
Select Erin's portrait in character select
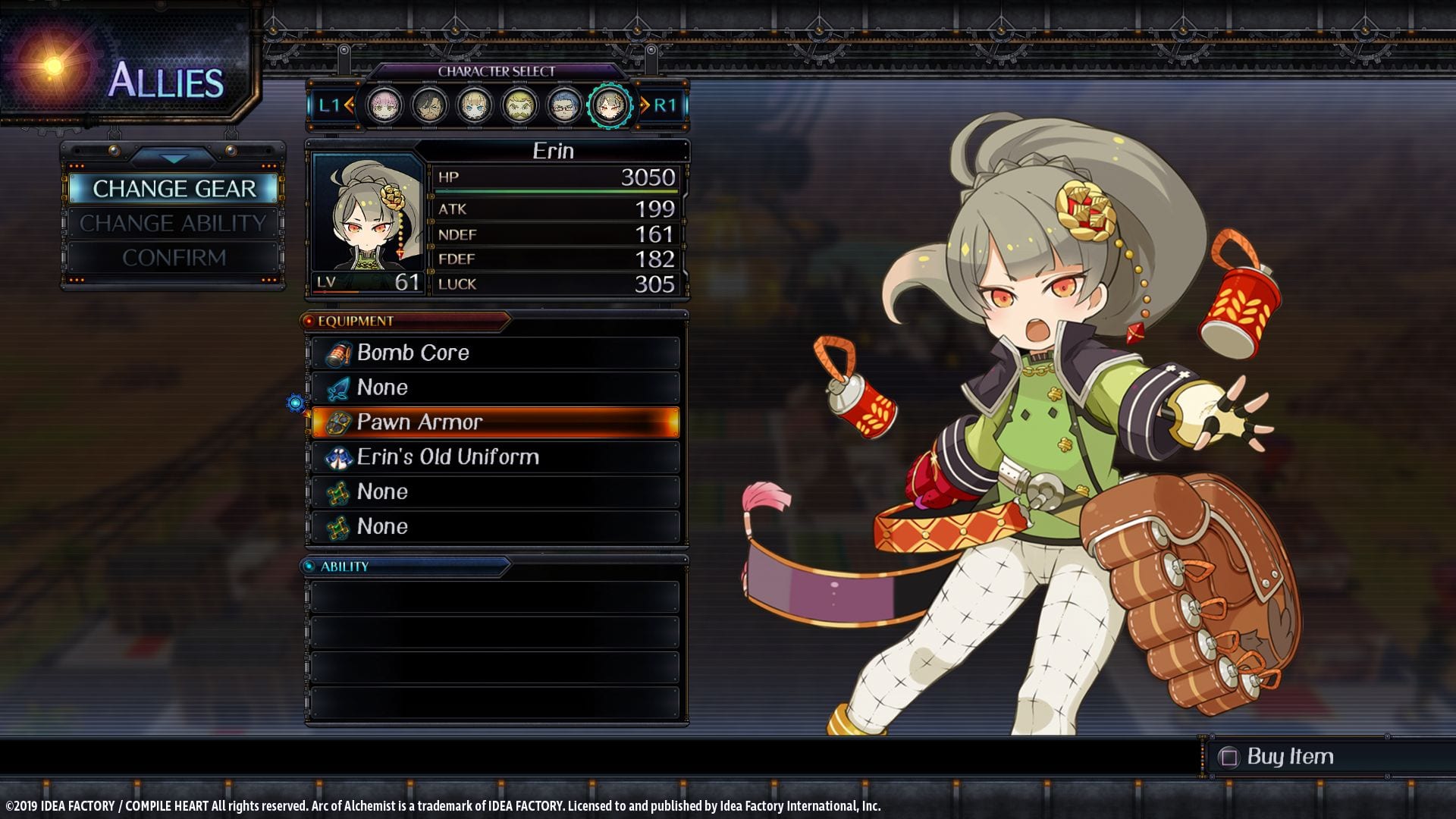pos(609,105)
